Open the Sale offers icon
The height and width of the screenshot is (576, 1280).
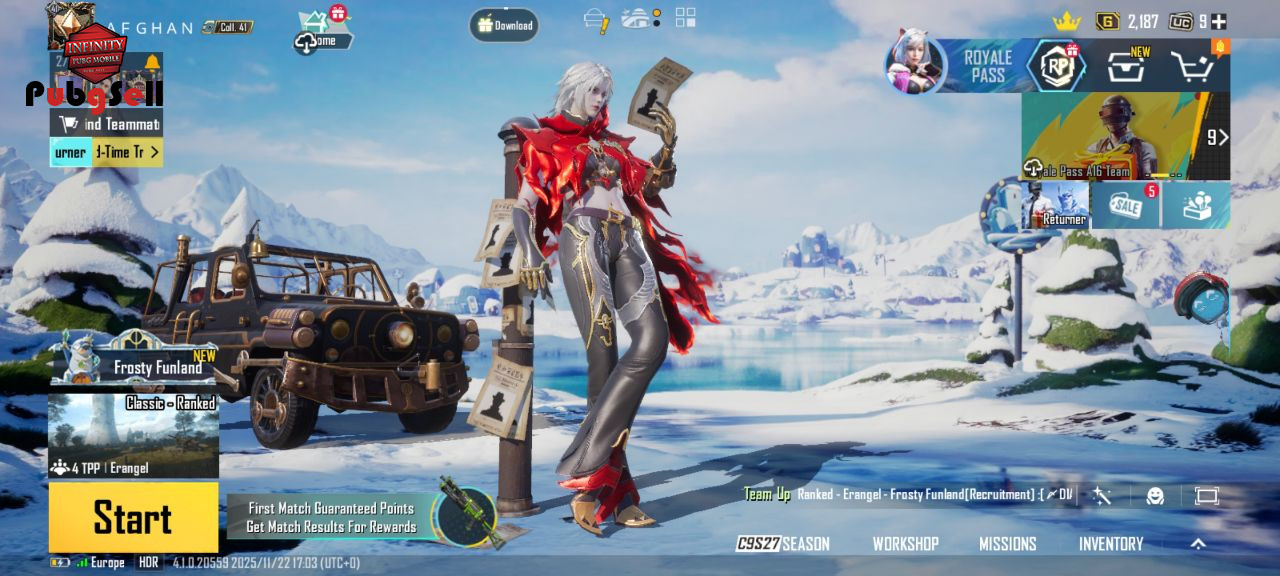point(1126,205)
